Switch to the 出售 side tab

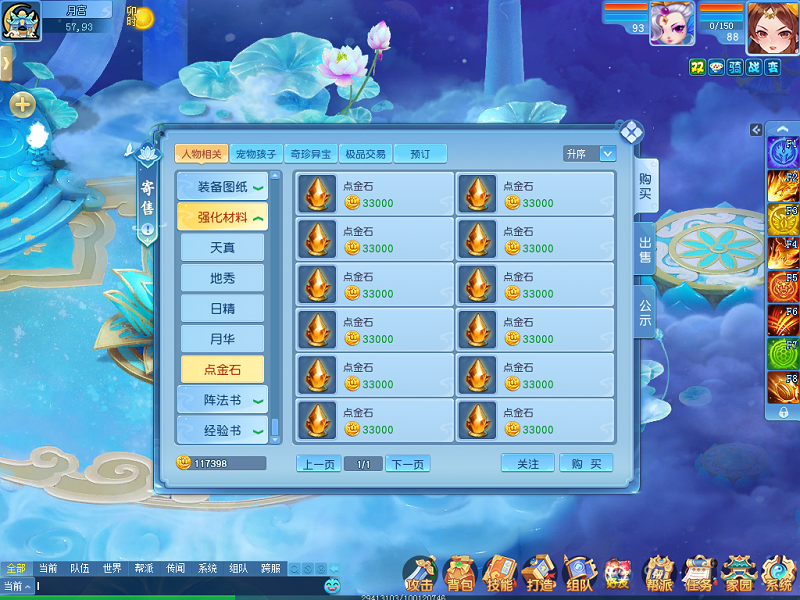point(645,249)
